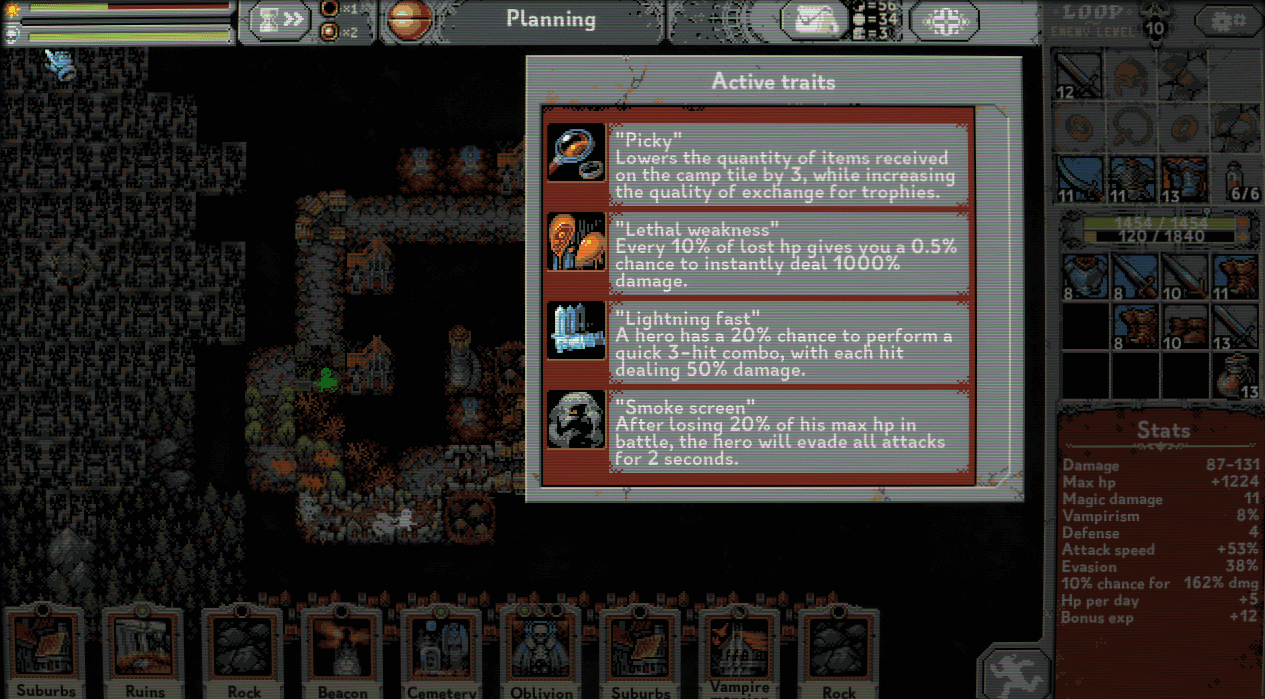Select the Ruins card
Screen dimensions: 1265x699
click(x=145, y=652)
